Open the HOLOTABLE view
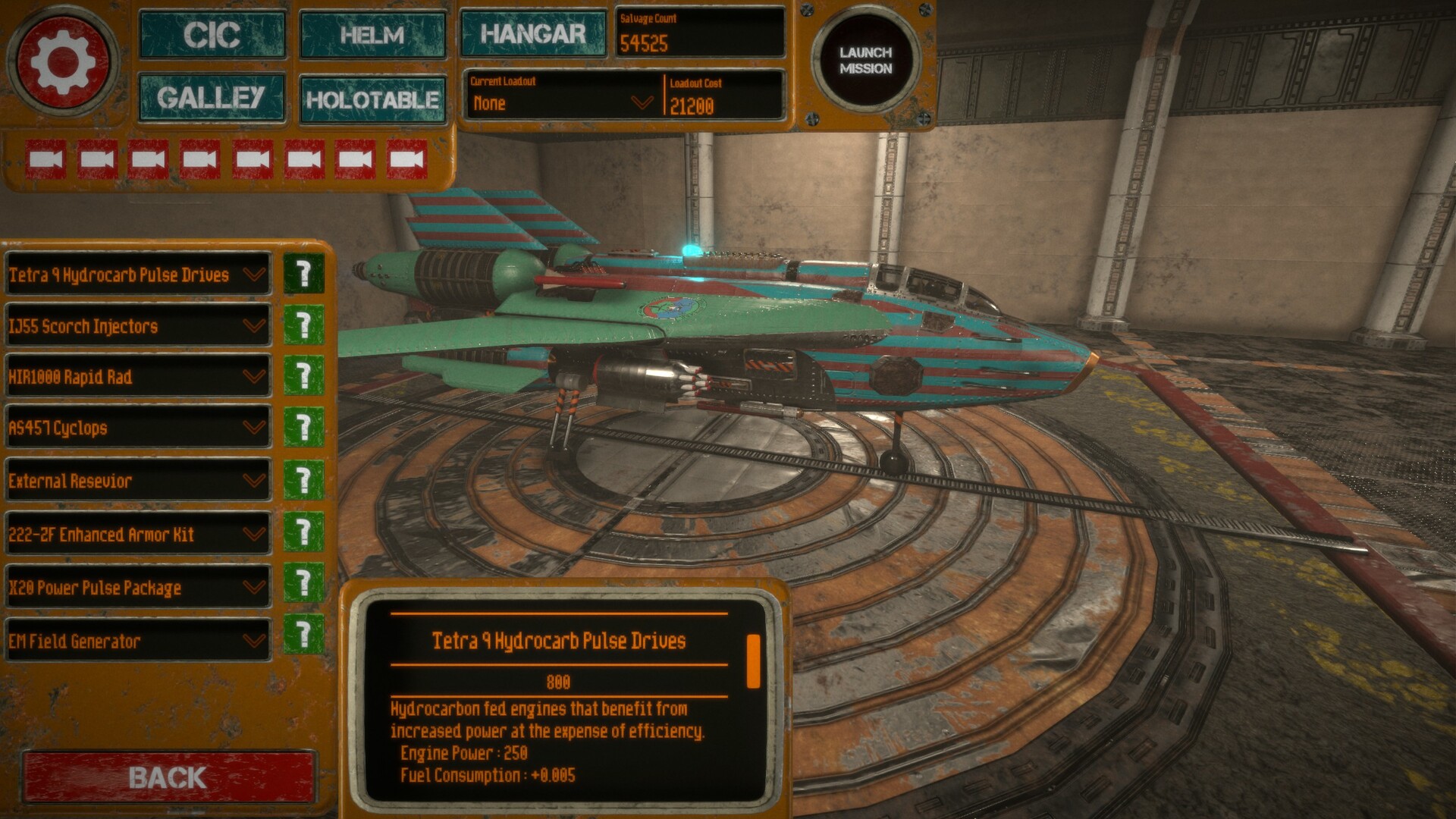Image resolution: width=1456 pixels, height=819 pixels. coord(372,99)
